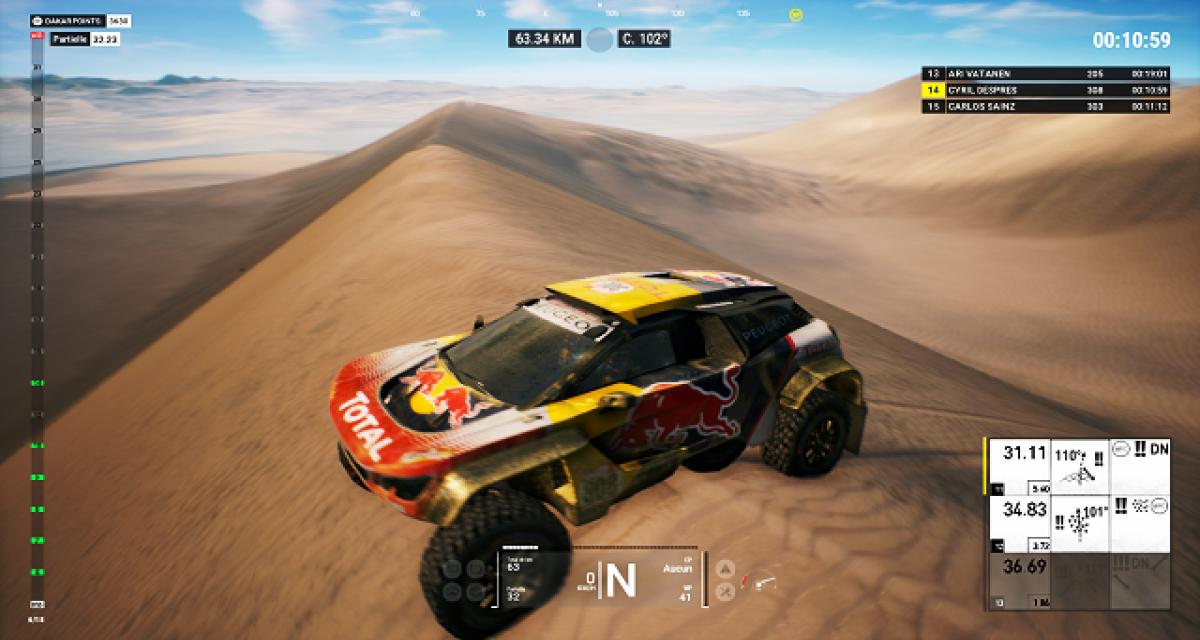Click the round compass icon beside the heading
The height and width of the screenshot is (640, 1200).
[x=599, y=39]
